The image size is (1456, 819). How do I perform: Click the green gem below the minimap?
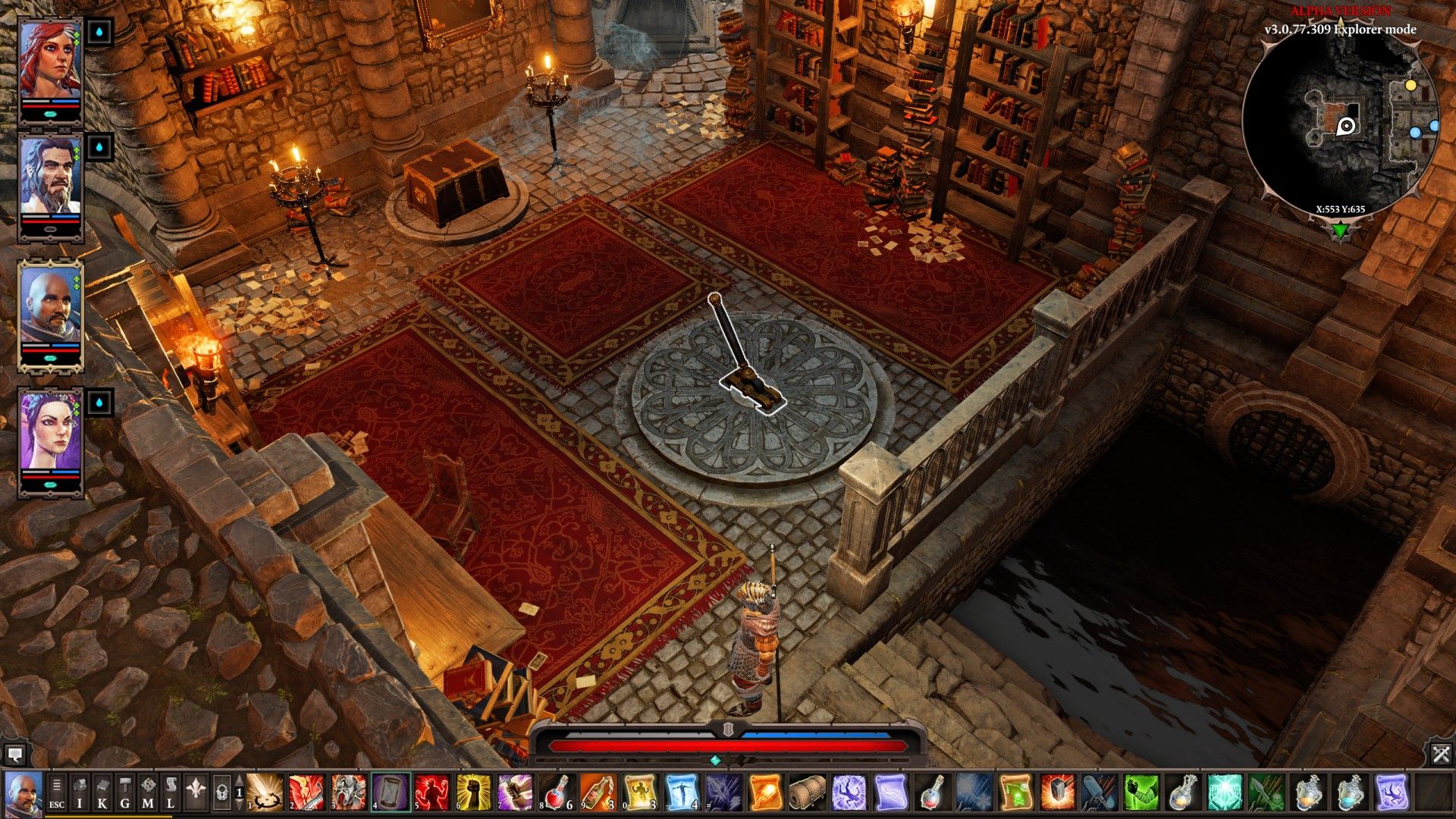pyautogui.click(x=1341, y=230)
